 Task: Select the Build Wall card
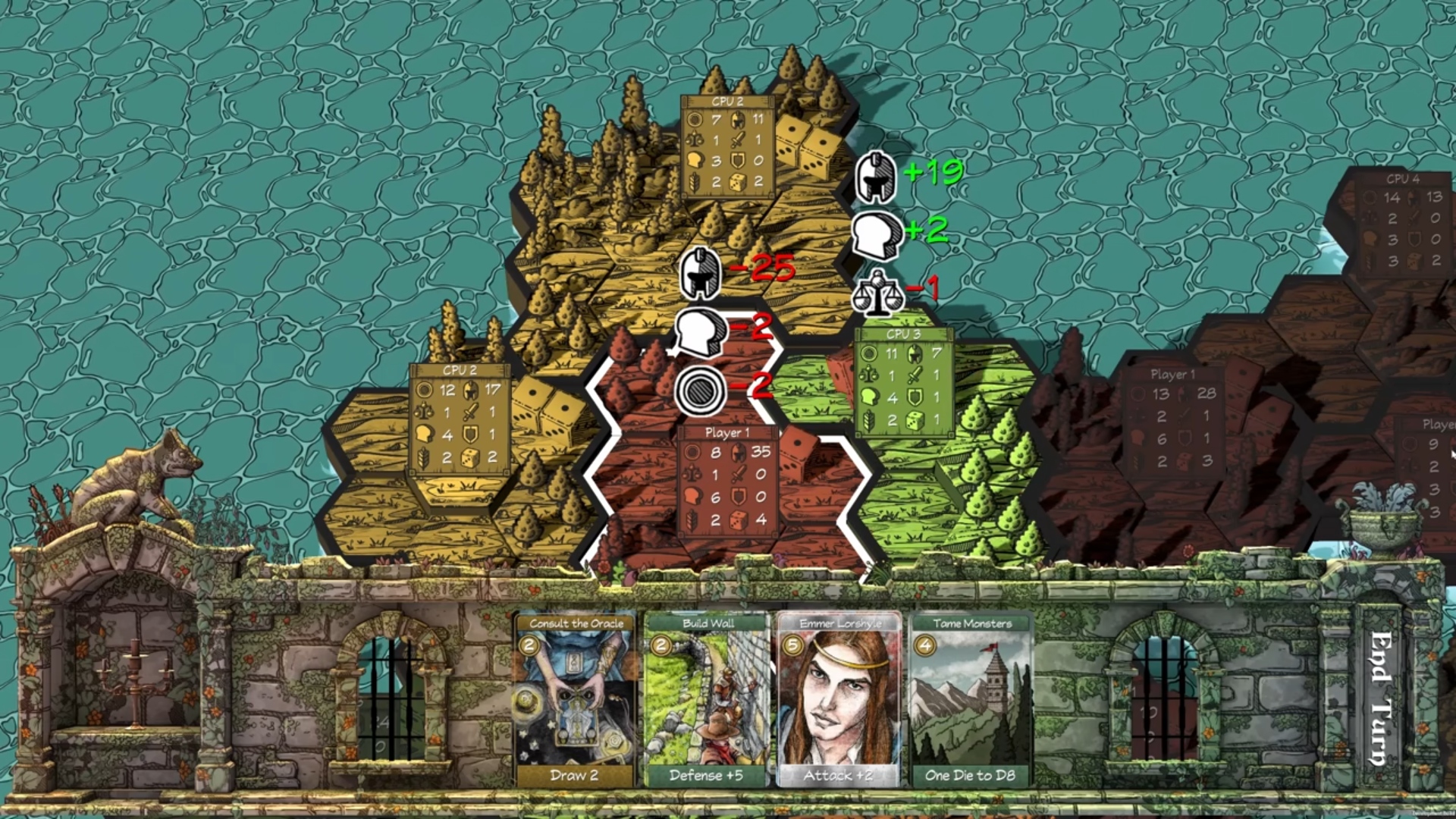[707, 700]
